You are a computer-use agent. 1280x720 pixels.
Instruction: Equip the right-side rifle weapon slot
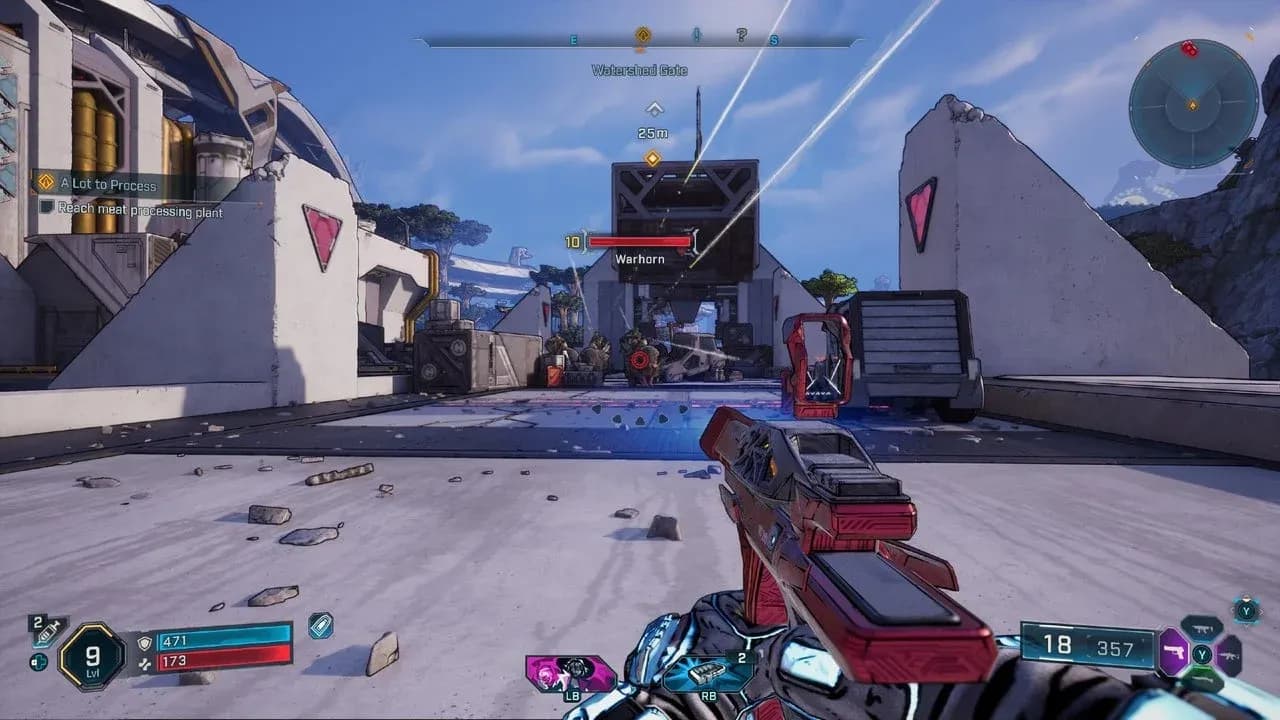(x=1229, y=655)
